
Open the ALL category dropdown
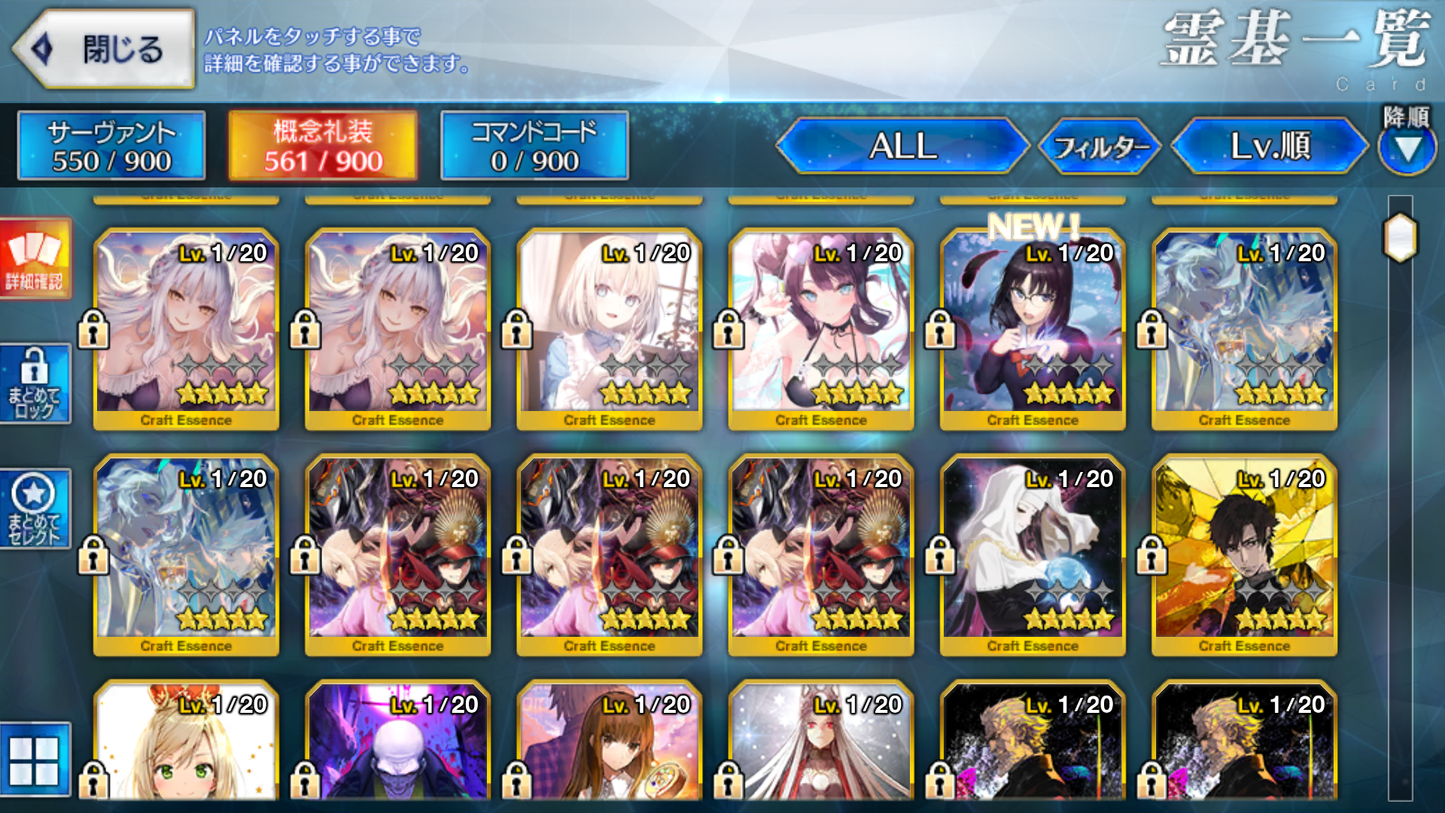[903, 146]
